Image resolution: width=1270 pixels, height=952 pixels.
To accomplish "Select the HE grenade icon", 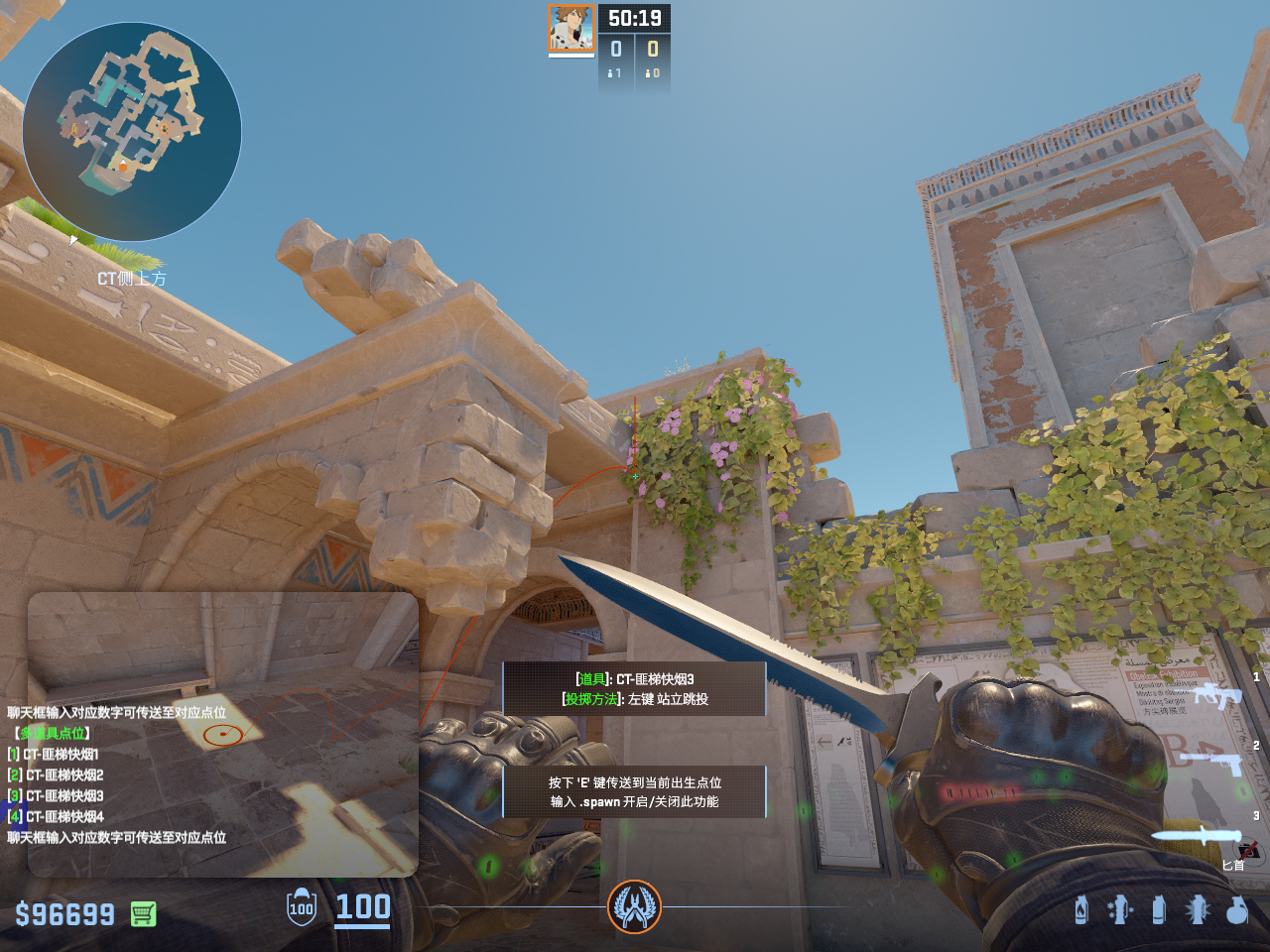I will point(1236,909).
